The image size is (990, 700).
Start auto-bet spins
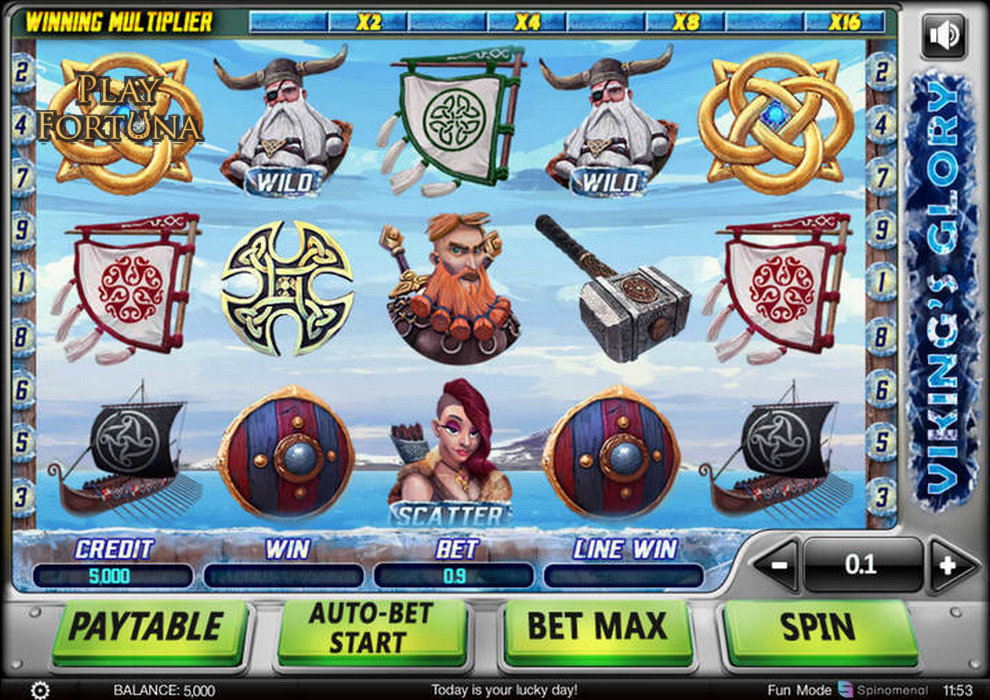(372, 628)
